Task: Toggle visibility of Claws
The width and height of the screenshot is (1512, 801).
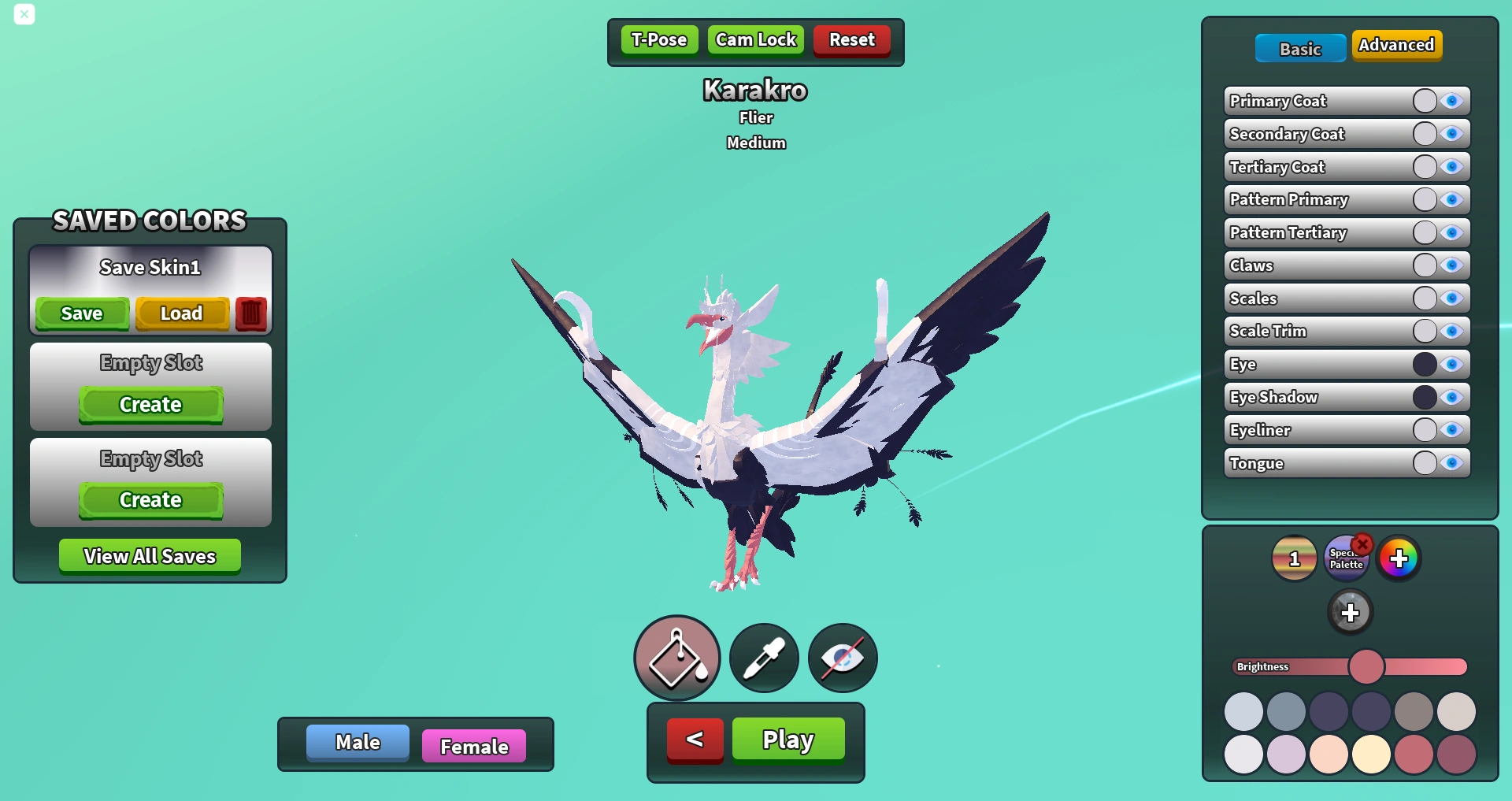Action: pos(1451,265)
